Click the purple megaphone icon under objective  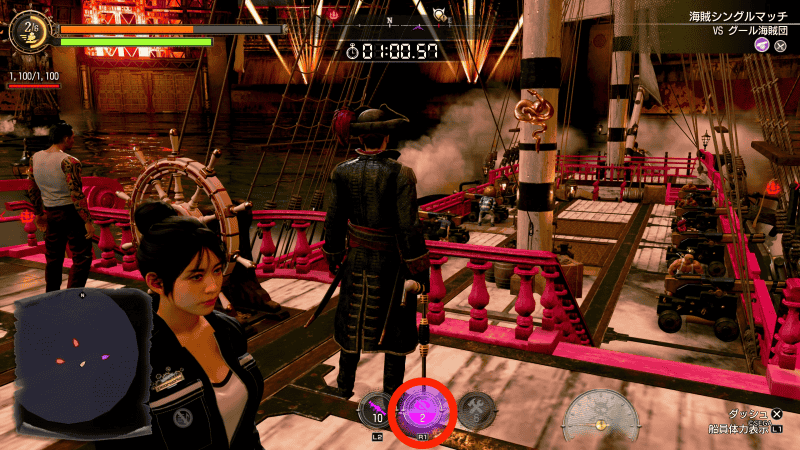tap(762, 46)
